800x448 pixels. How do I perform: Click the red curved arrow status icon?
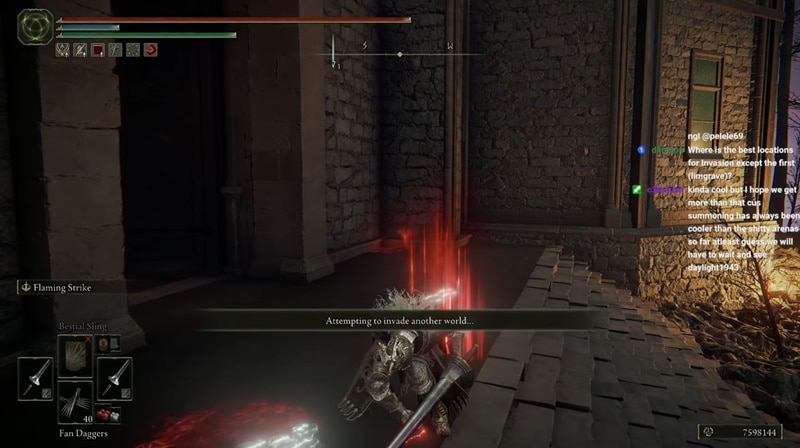tap(150, 49)
